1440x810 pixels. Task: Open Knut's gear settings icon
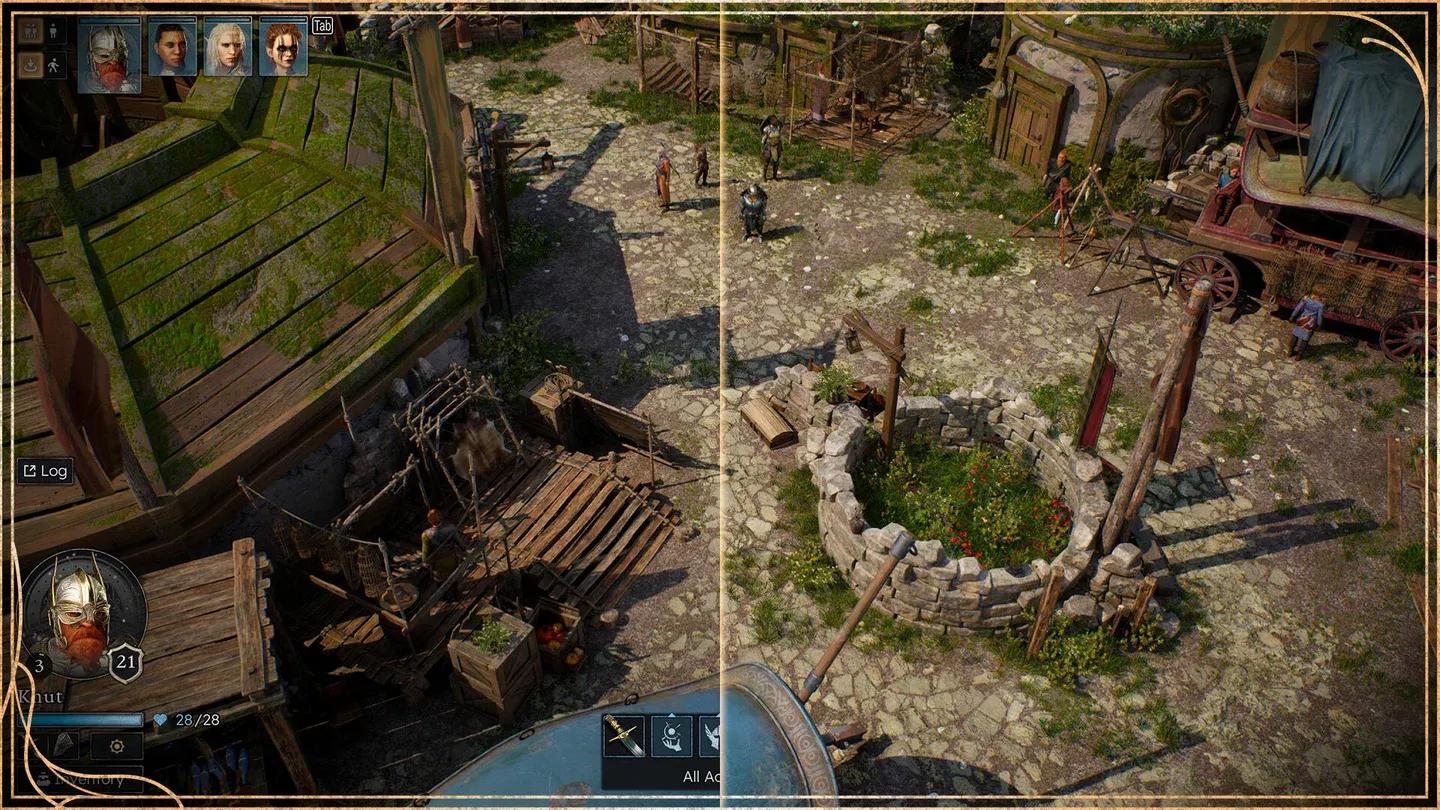115,747
